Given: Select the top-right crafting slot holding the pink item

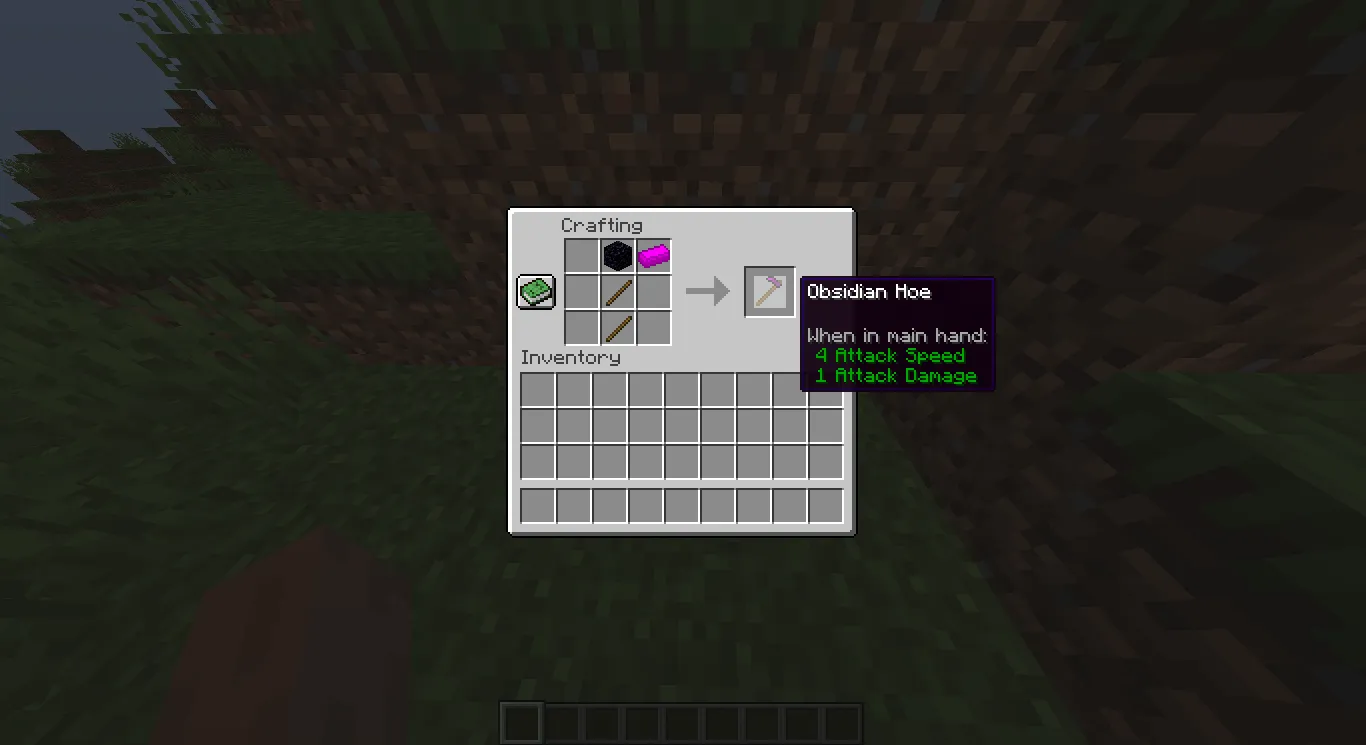Looking at the screenshot, I should coord(653,254).
